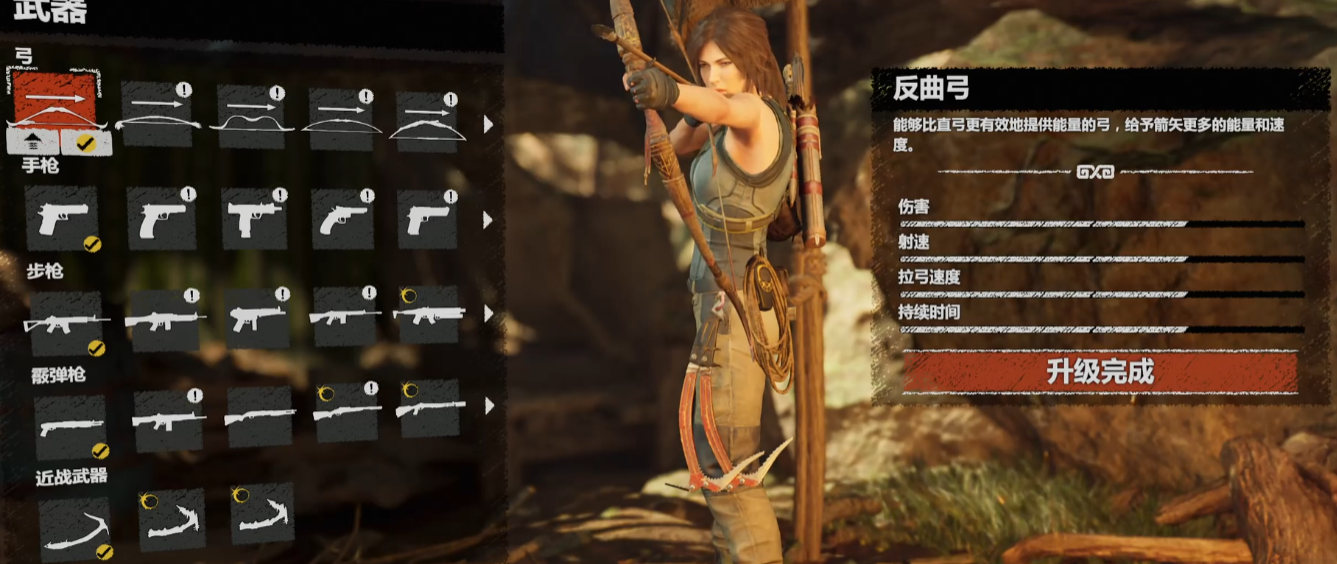
Task: Click the upgrade tab under the selected bow
Action: point(31,142)
